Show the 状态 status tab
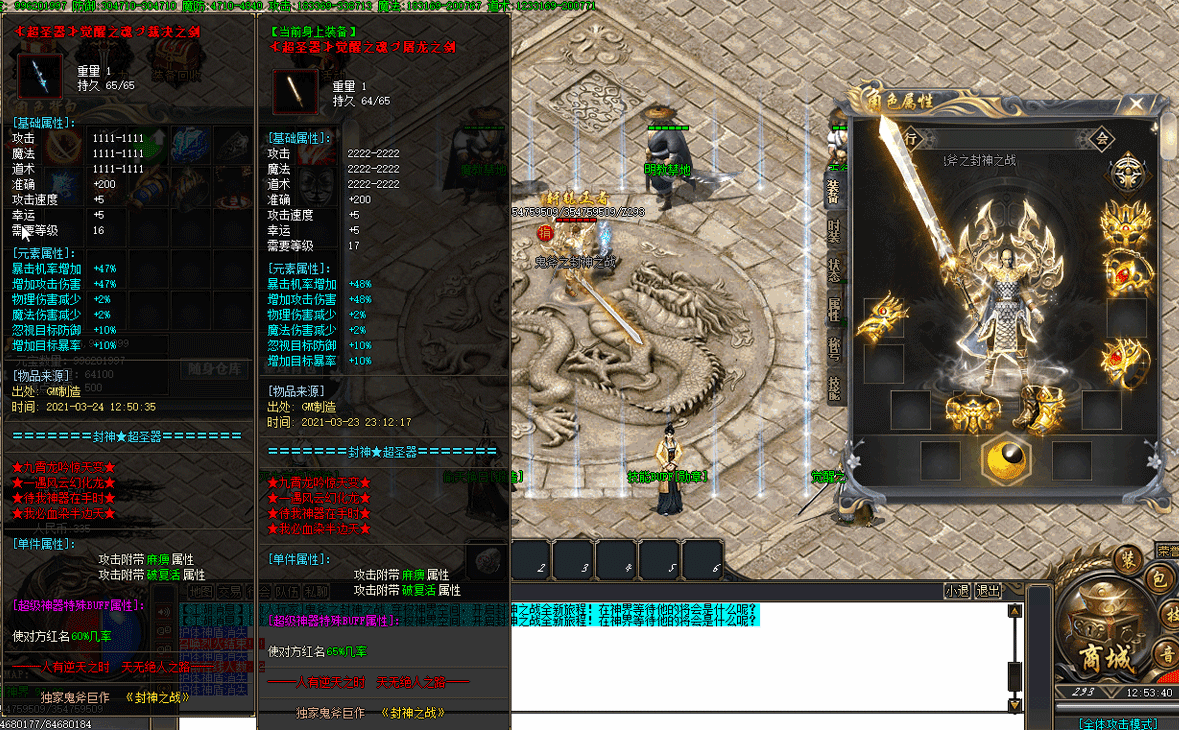This screenshot has height=730, width=1179. [832, 269]
